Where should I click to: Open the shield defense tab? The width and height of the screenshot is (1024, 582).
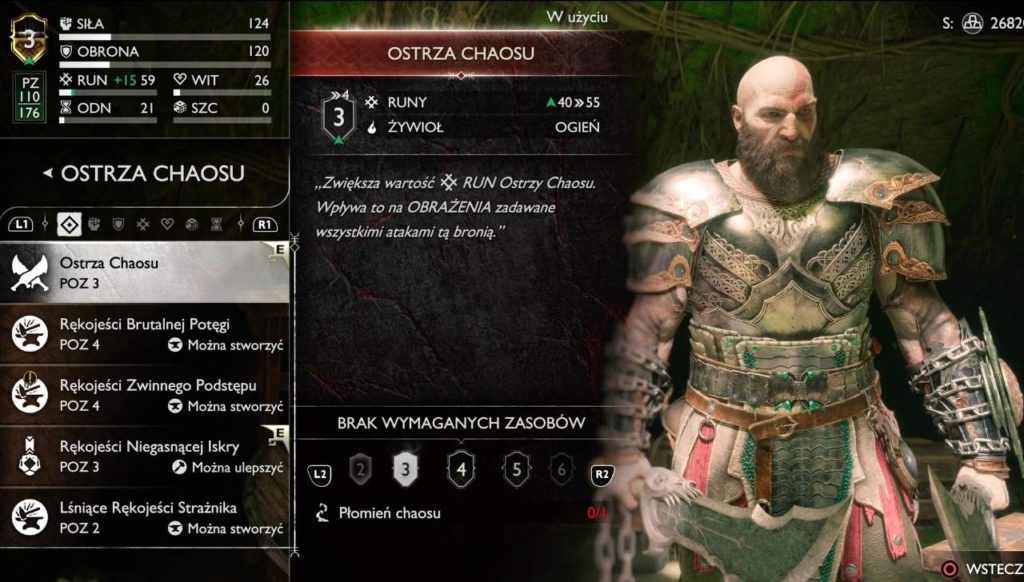(118, 223)
